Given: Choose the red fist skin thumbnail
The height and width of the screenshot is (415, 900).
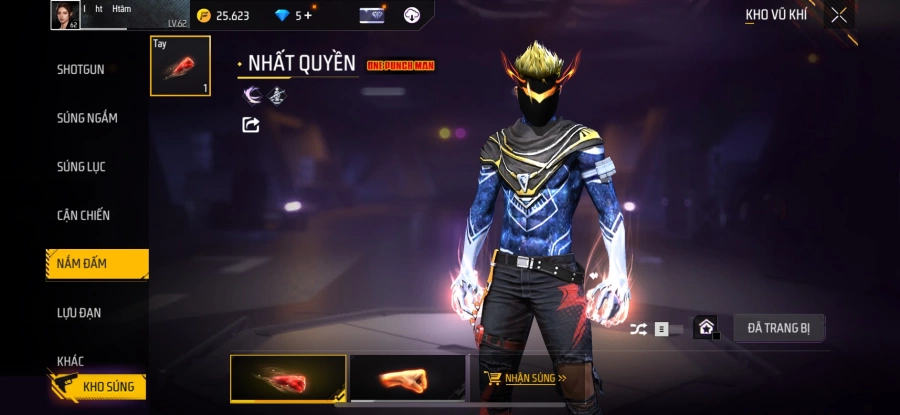Looking at the screenshot, I should (288, 379).
